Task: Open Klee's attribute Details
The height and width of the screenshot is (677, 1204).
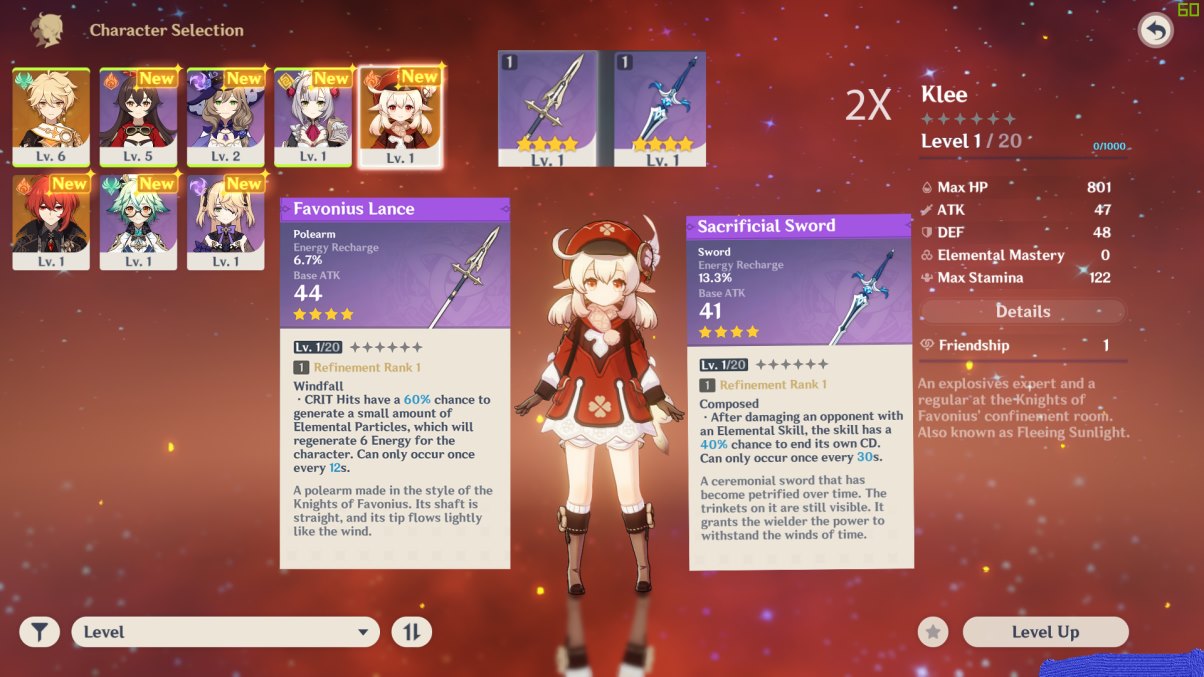Action: [x=1022, y=312]
